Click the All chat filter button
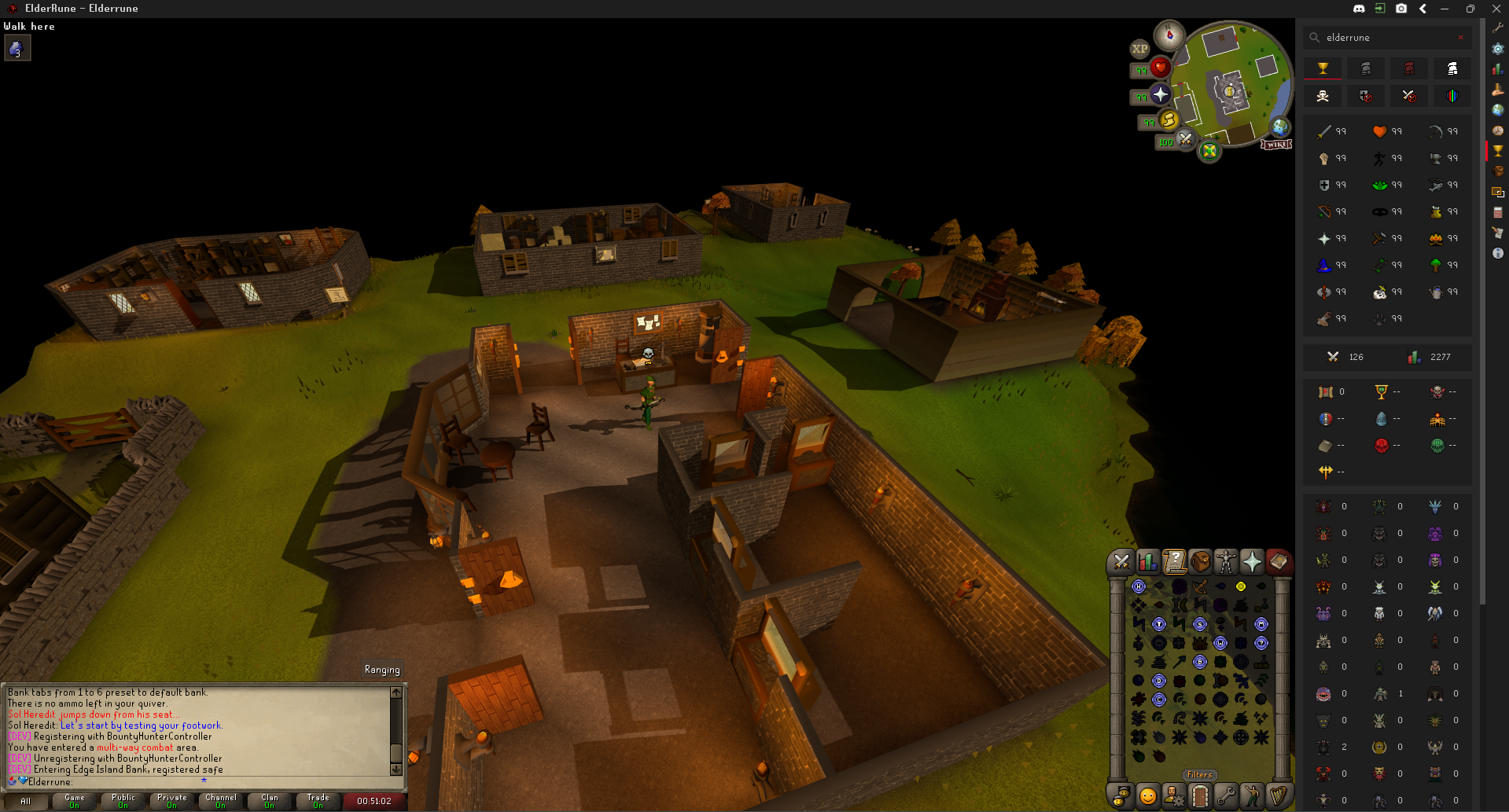This screenshot has width=1509, height=812. click(26, 801)
